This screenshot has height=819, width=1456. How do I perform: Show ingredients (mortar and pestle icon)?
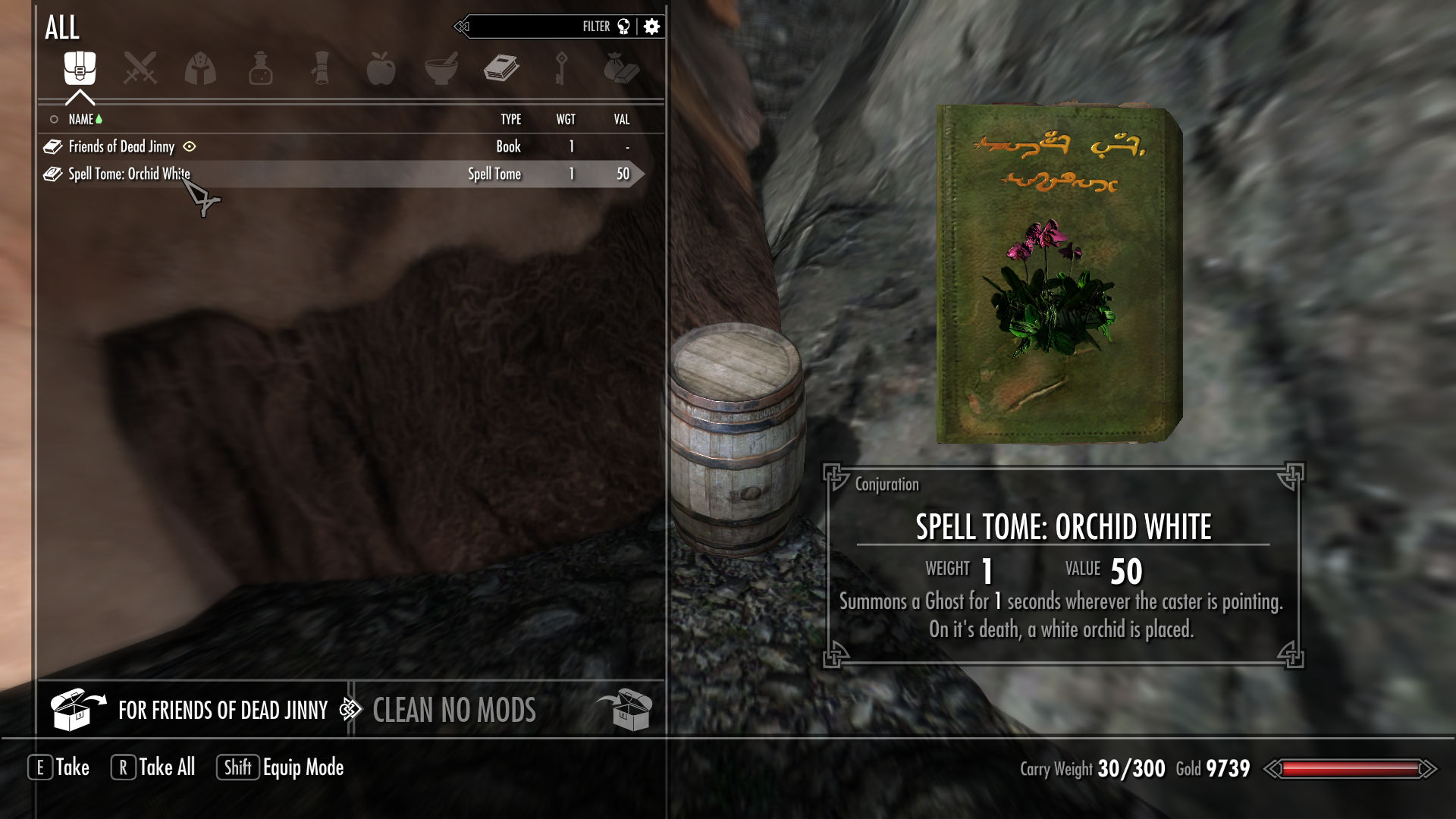pyautogui.click(x=441, y=69)
